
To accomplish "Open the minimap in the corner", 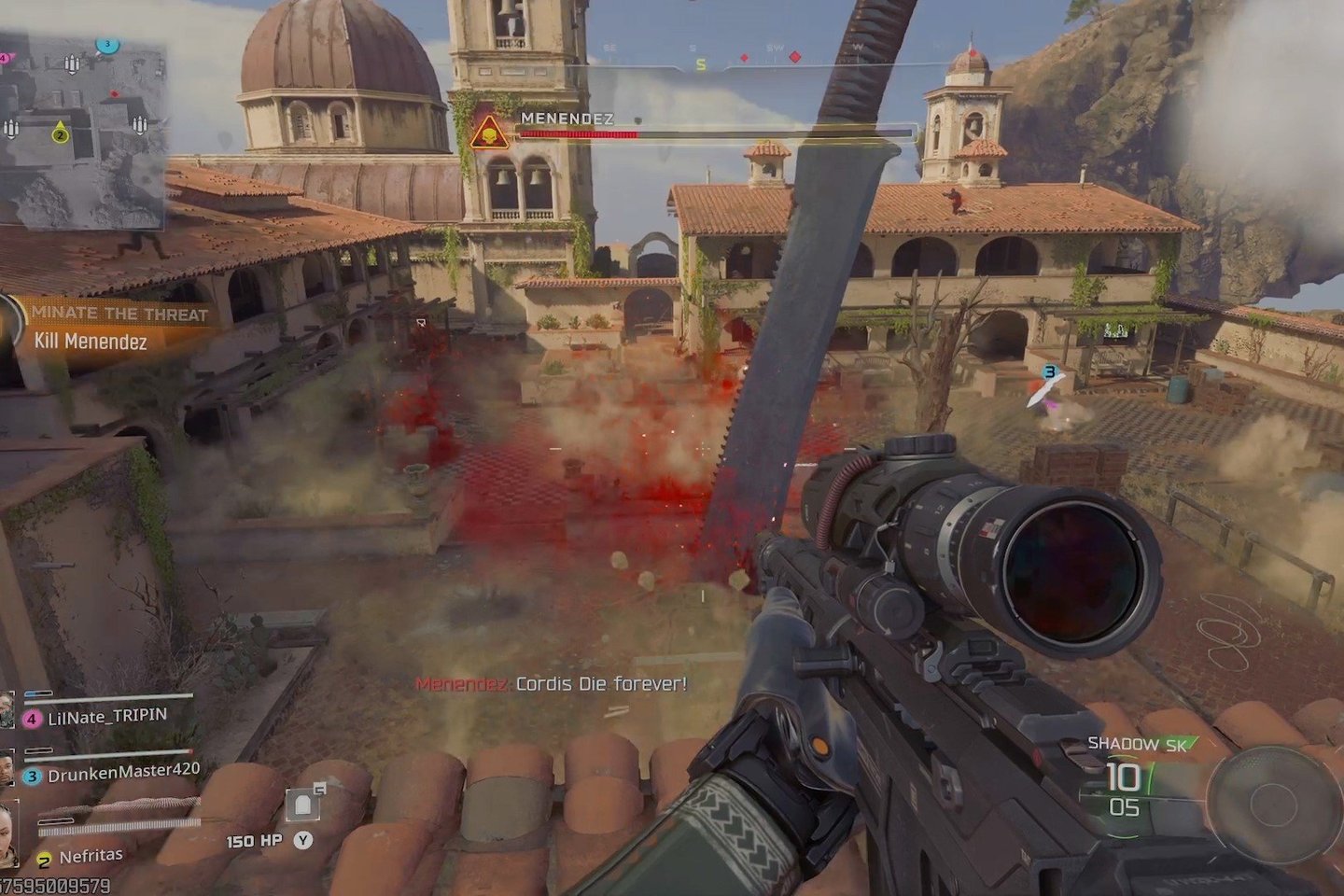I will (x=82, y=131).
